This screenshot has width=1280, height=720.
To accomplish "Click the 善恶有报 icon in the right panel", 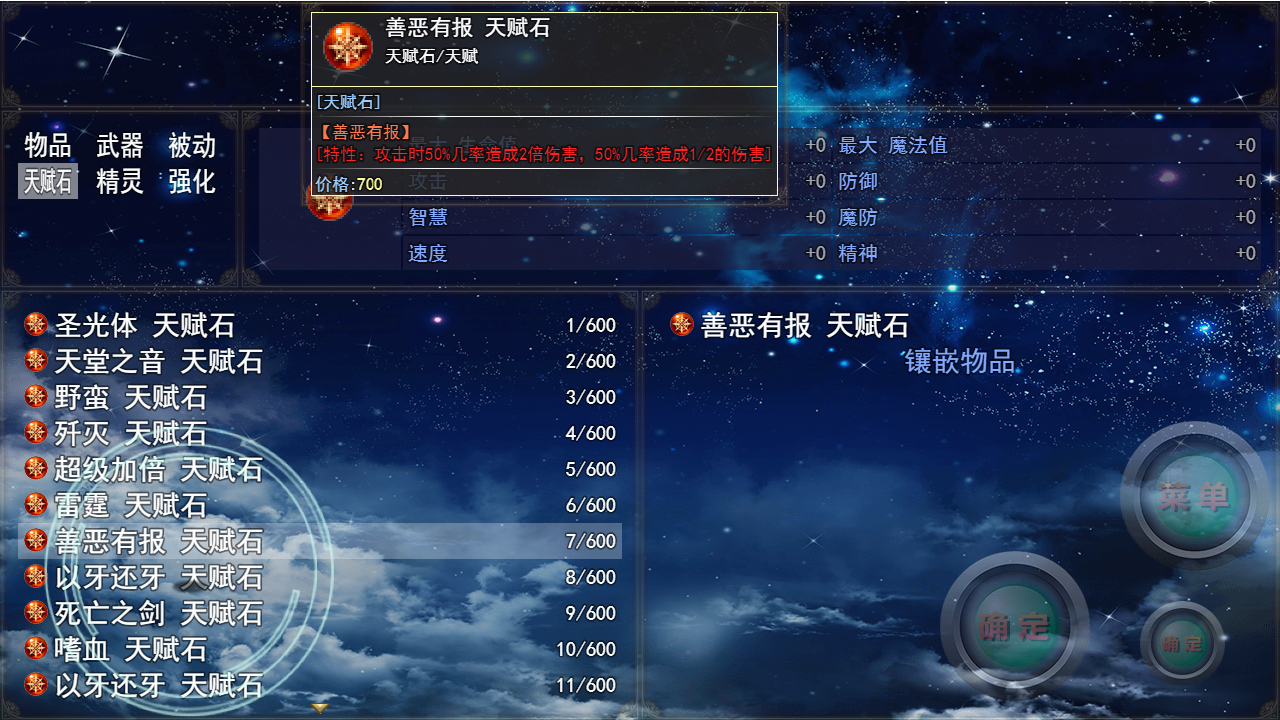I will pos(684,324).
